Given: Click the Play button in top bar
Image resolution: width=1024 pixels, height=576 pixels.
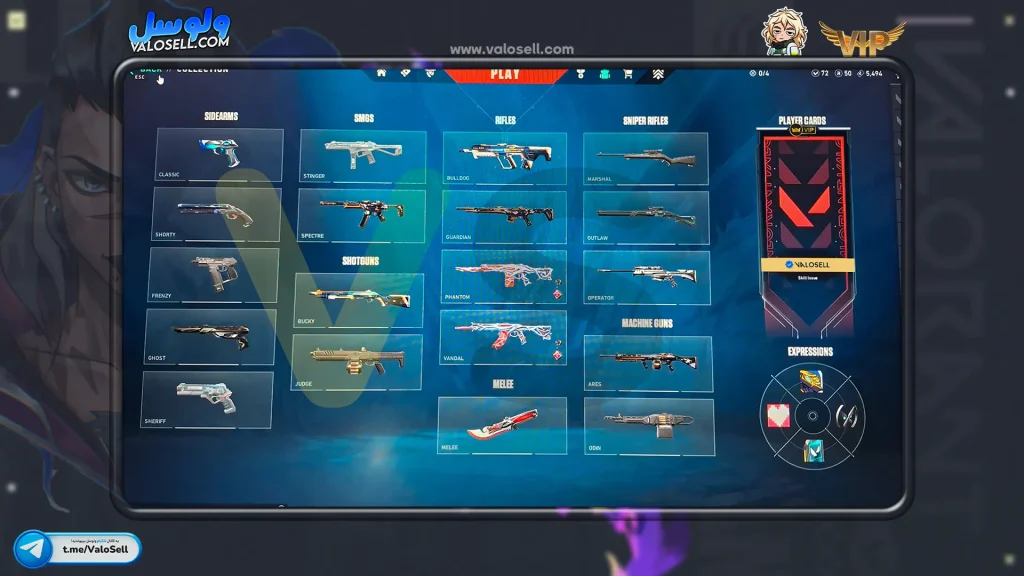Looking at the screenshot, I should coord(505,74).
